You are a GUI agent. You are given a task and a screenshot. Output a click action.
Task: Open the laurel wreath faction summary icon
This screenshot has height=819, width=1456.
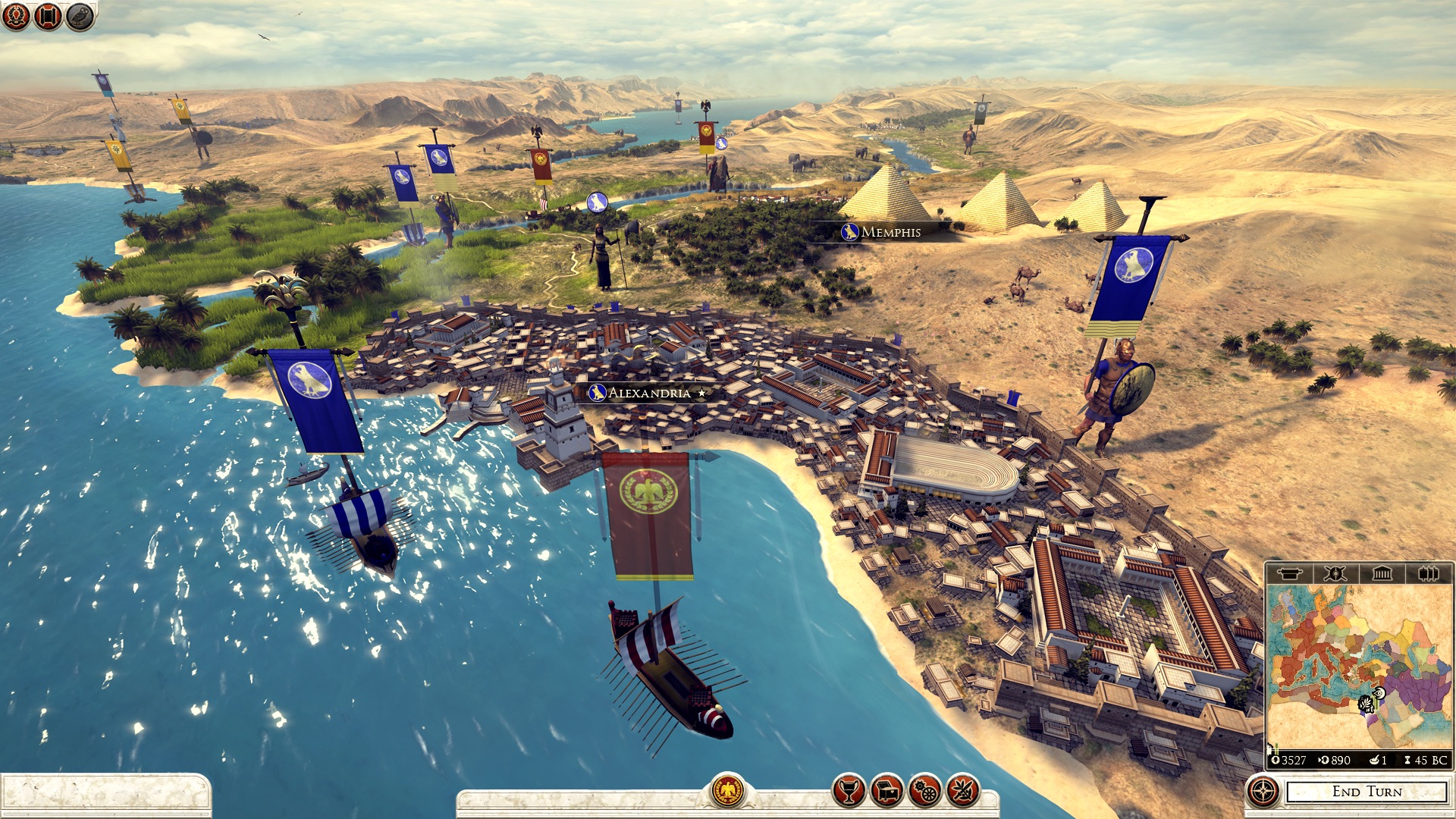coord(16,16)
